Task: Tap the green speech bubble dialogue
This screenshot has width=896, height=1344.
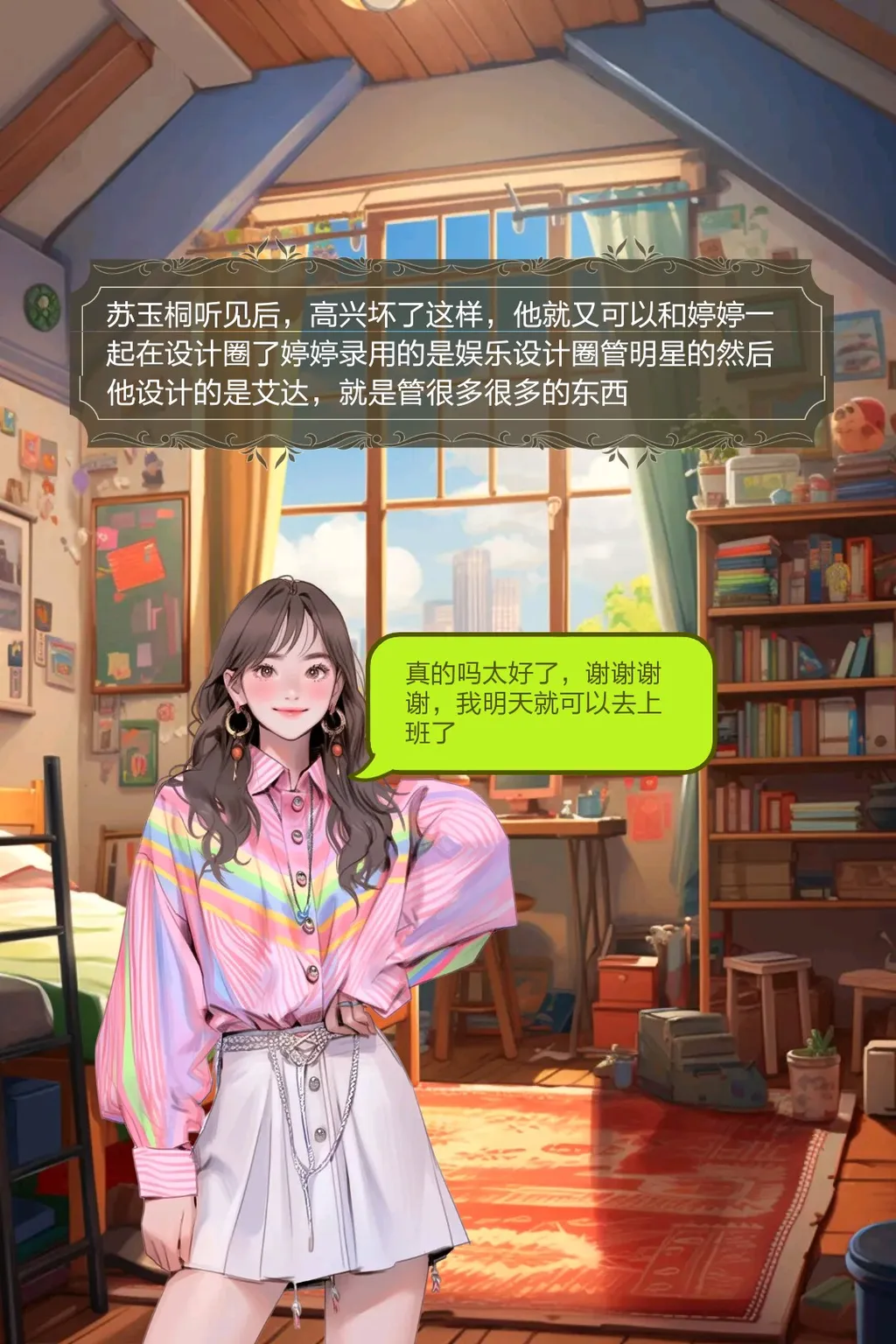Action: pyautogui.click(x=539, y=703)
